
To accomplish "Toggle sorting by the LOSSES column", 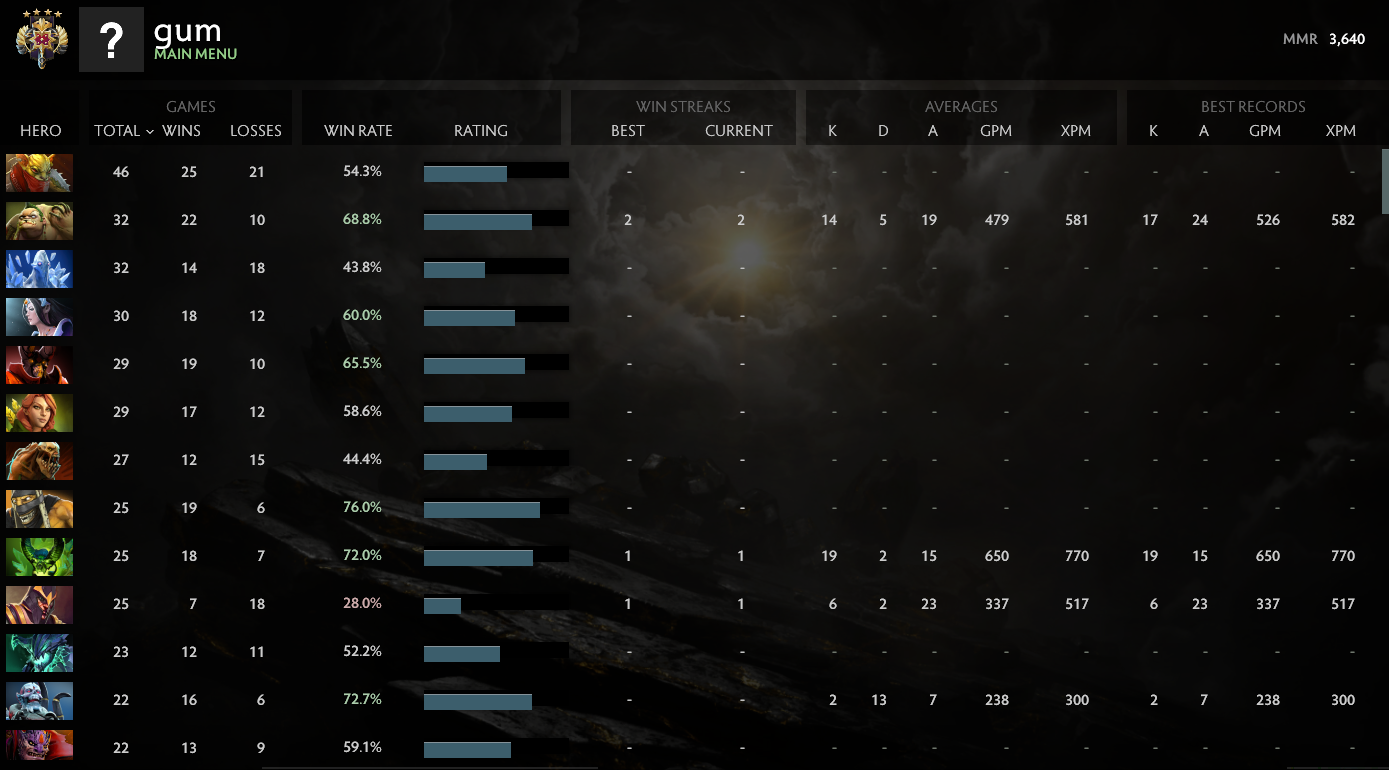I will [256, 131].
